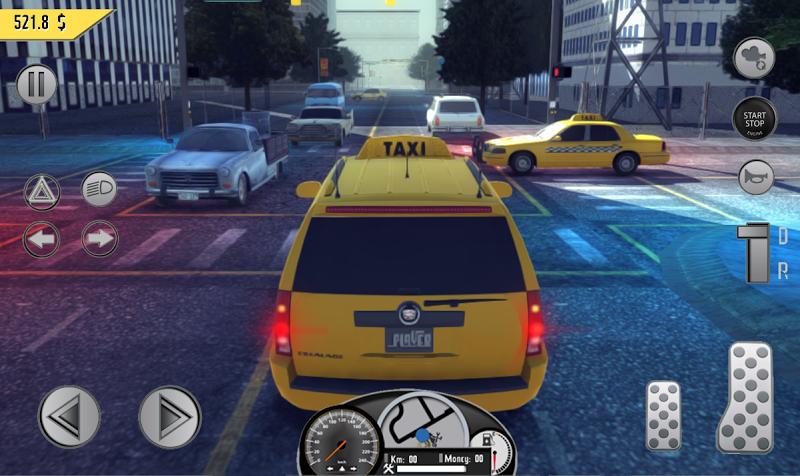Shift gears with the D/R gear lever
This screenshot has height=476, width=800.
pyautogui.click(x=752, y=253)
